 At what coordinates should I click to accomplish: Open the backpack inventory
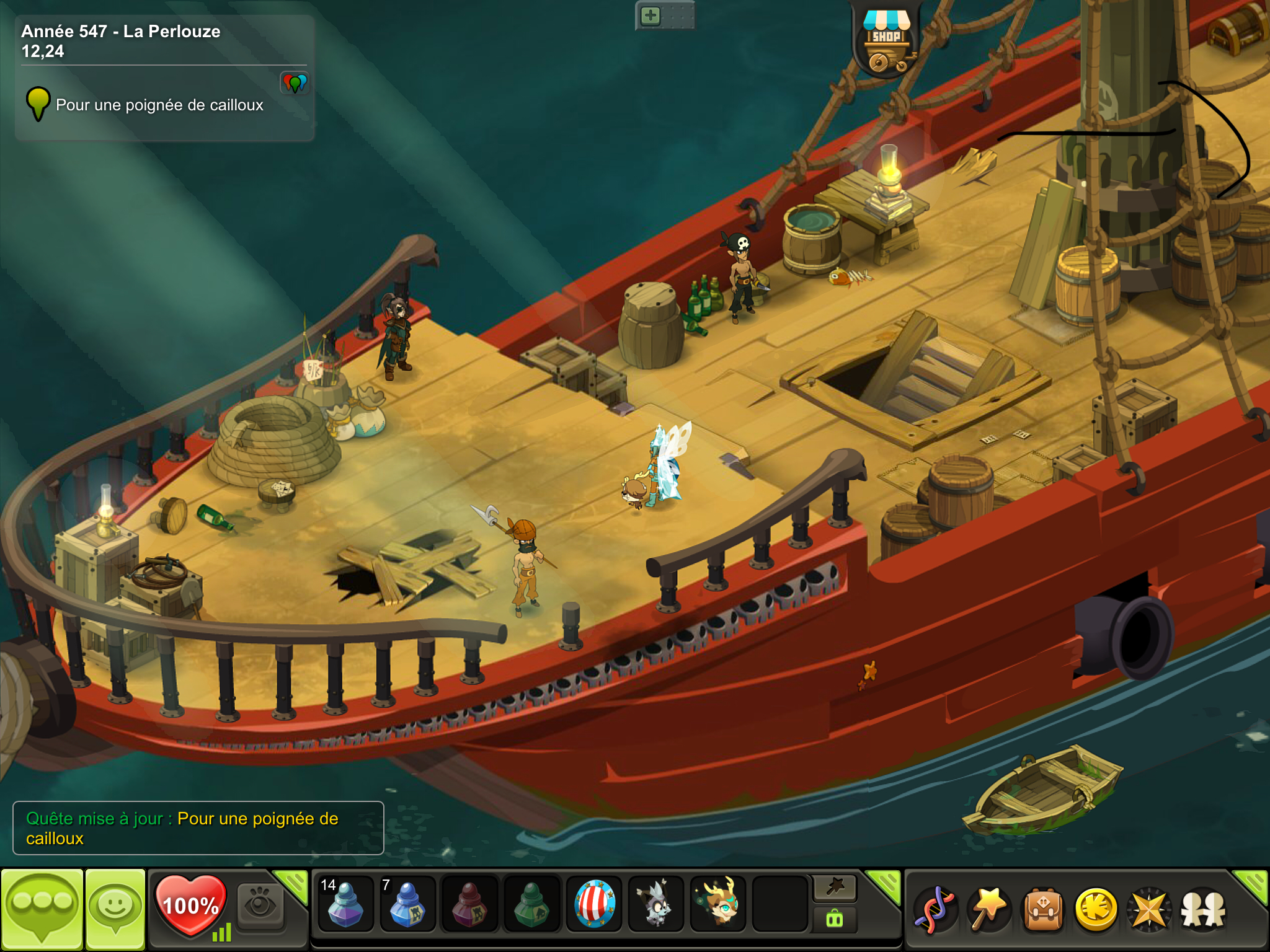pyautogui.click(x=1043, y=910)
